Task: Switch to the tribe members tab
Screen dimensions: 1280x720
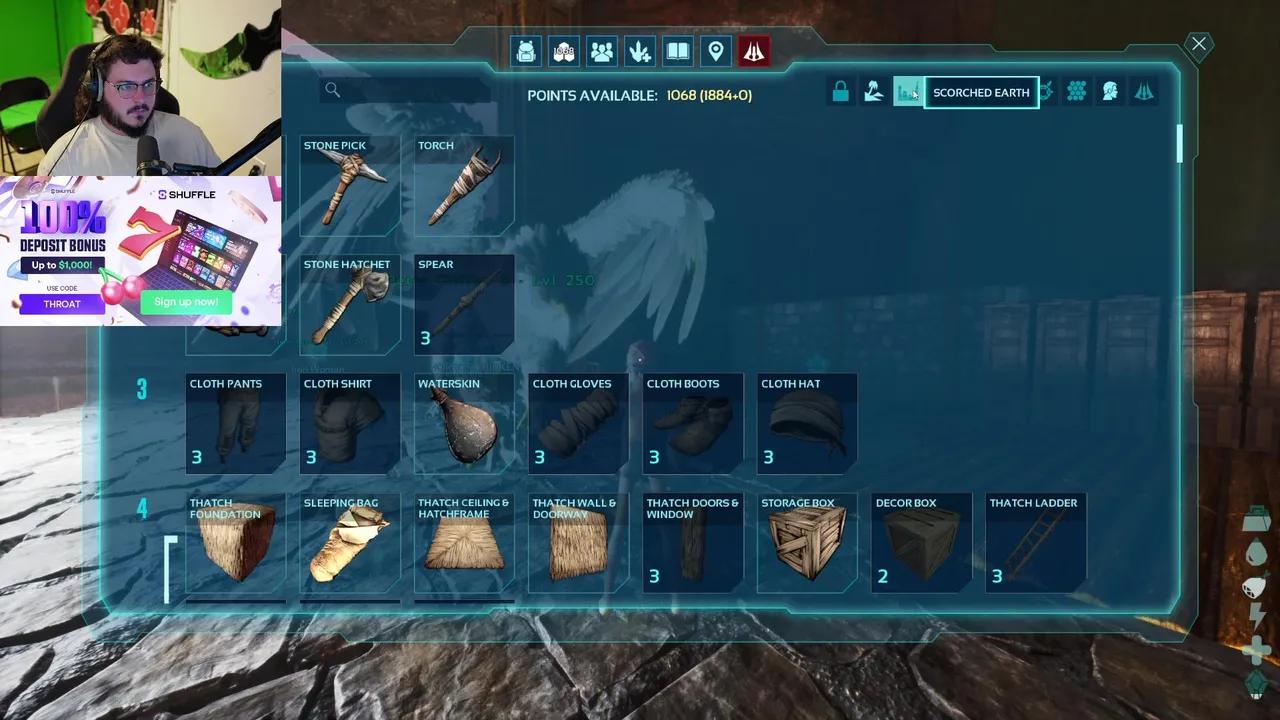Action: click(602, 51)
